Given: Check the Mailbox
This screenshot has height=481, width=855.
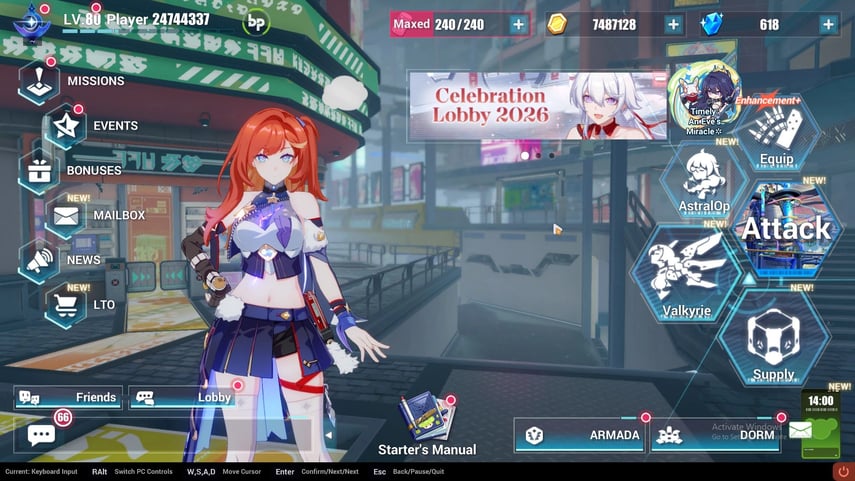Looking at the screenshot, I should point(67,215).
